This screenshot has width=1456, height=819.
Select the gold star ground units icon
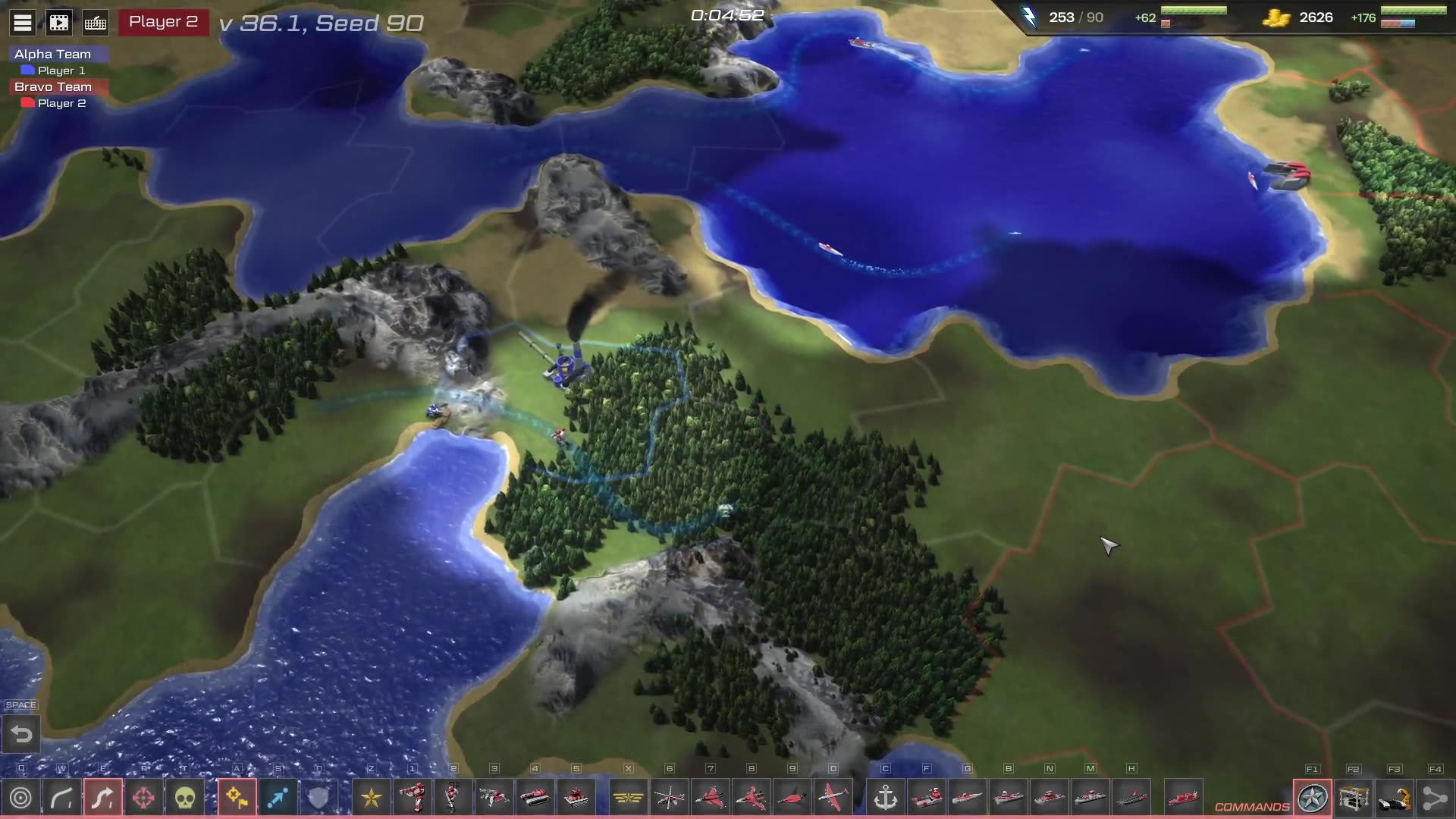point(372,798)
